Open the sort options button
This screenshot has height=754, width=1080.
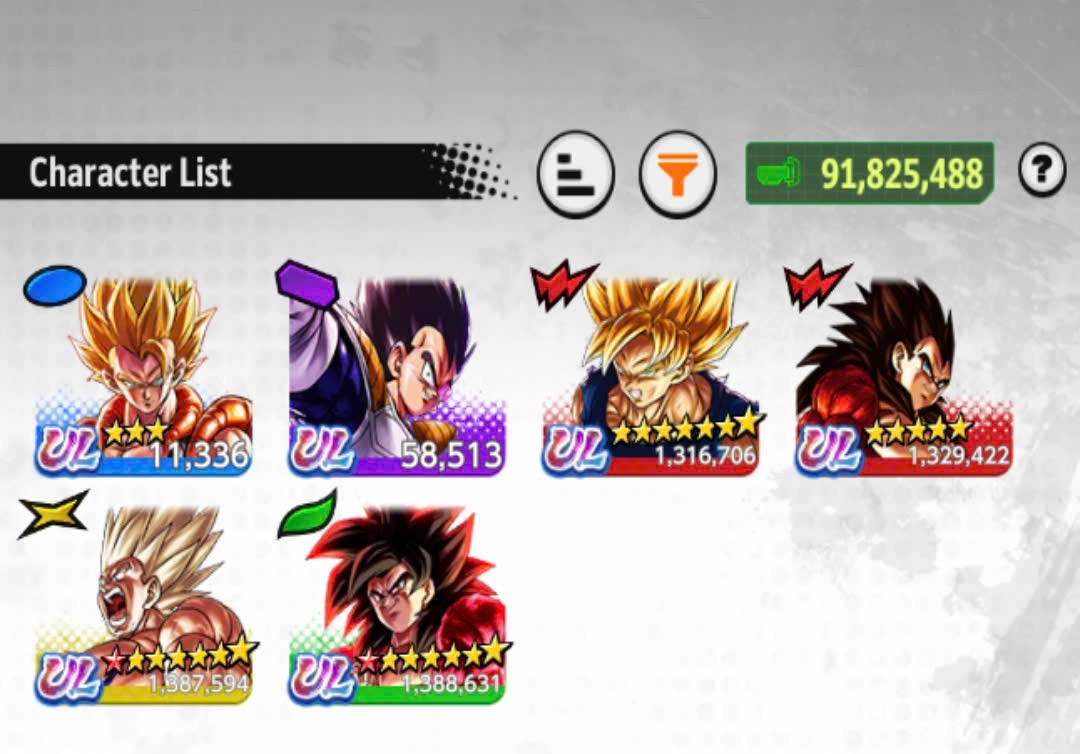click(575, 174)
